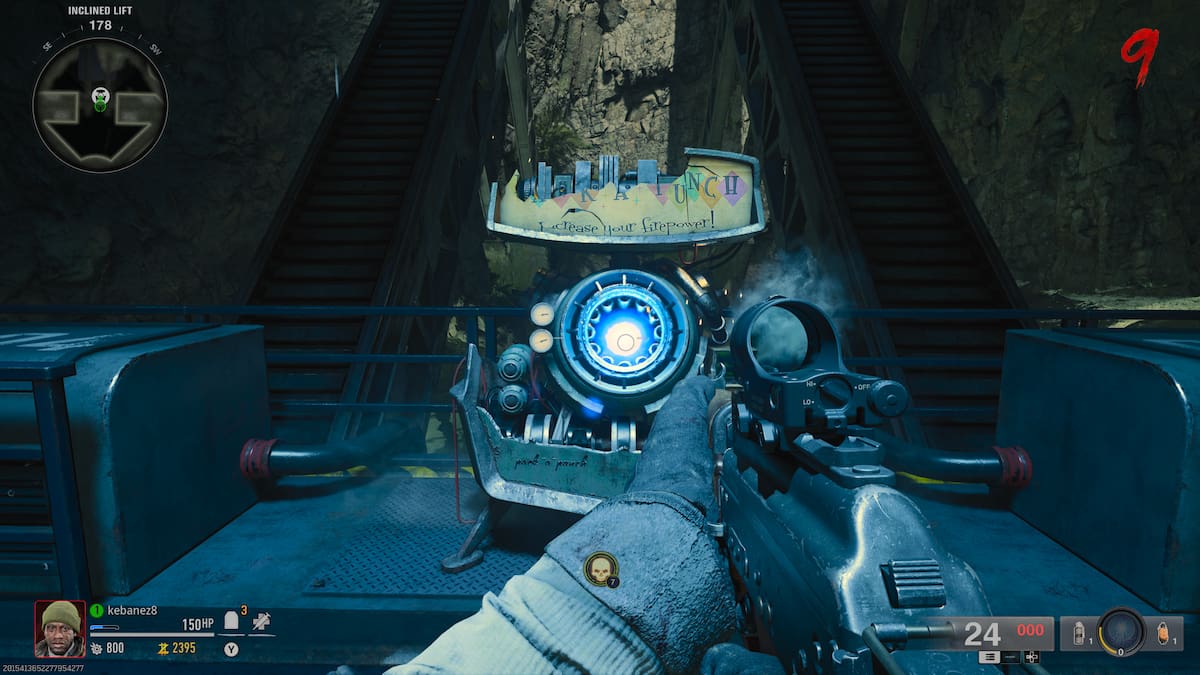Viewport: 1200px width, 675px height.
Task: Select the fire mode indicator under the ammo
Action: 990,657
